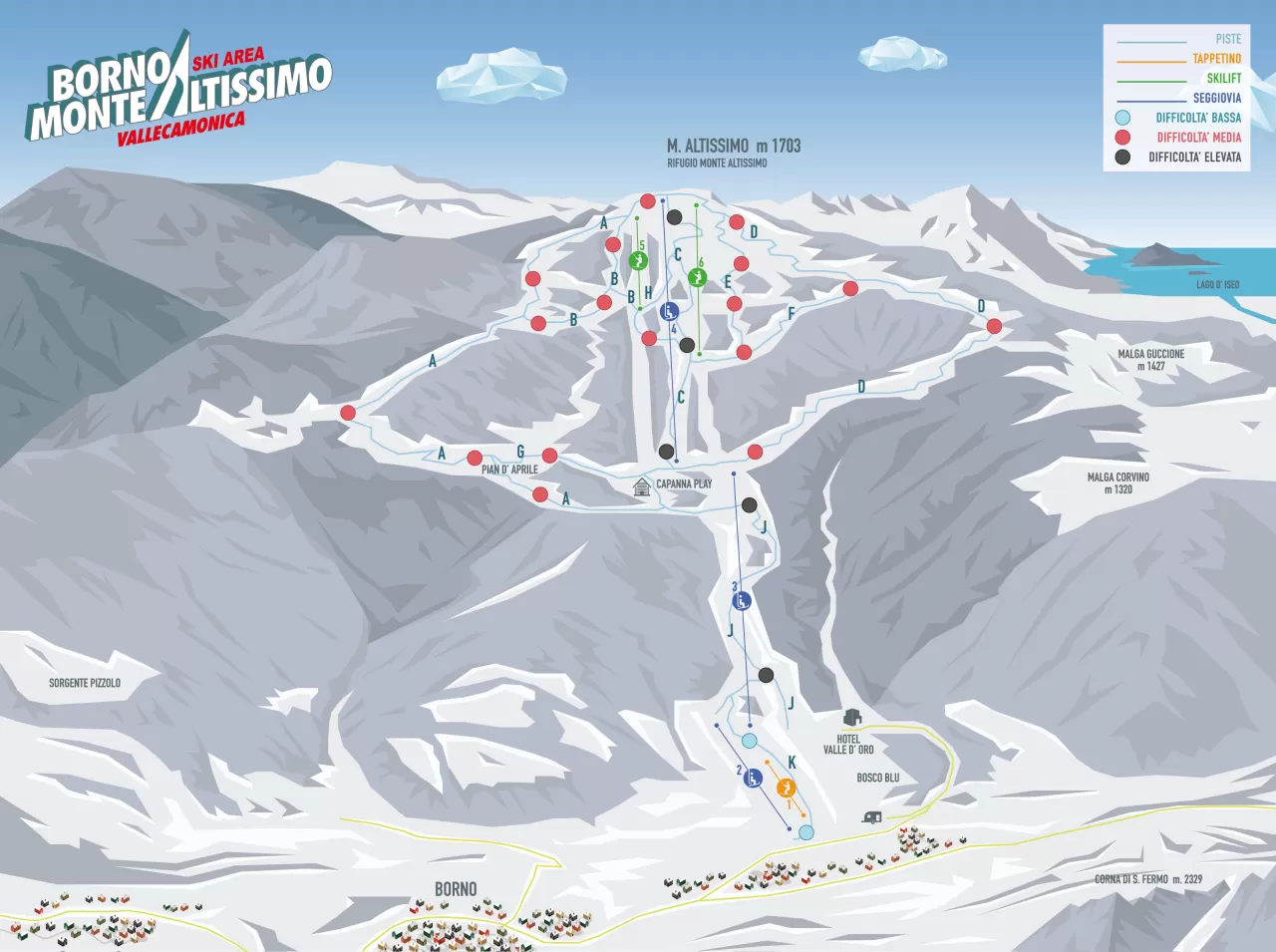The height and width of the screenshot is (952, 1276).
Task: Click the green skilift 6 icon
Action: (x=697, y=276)
